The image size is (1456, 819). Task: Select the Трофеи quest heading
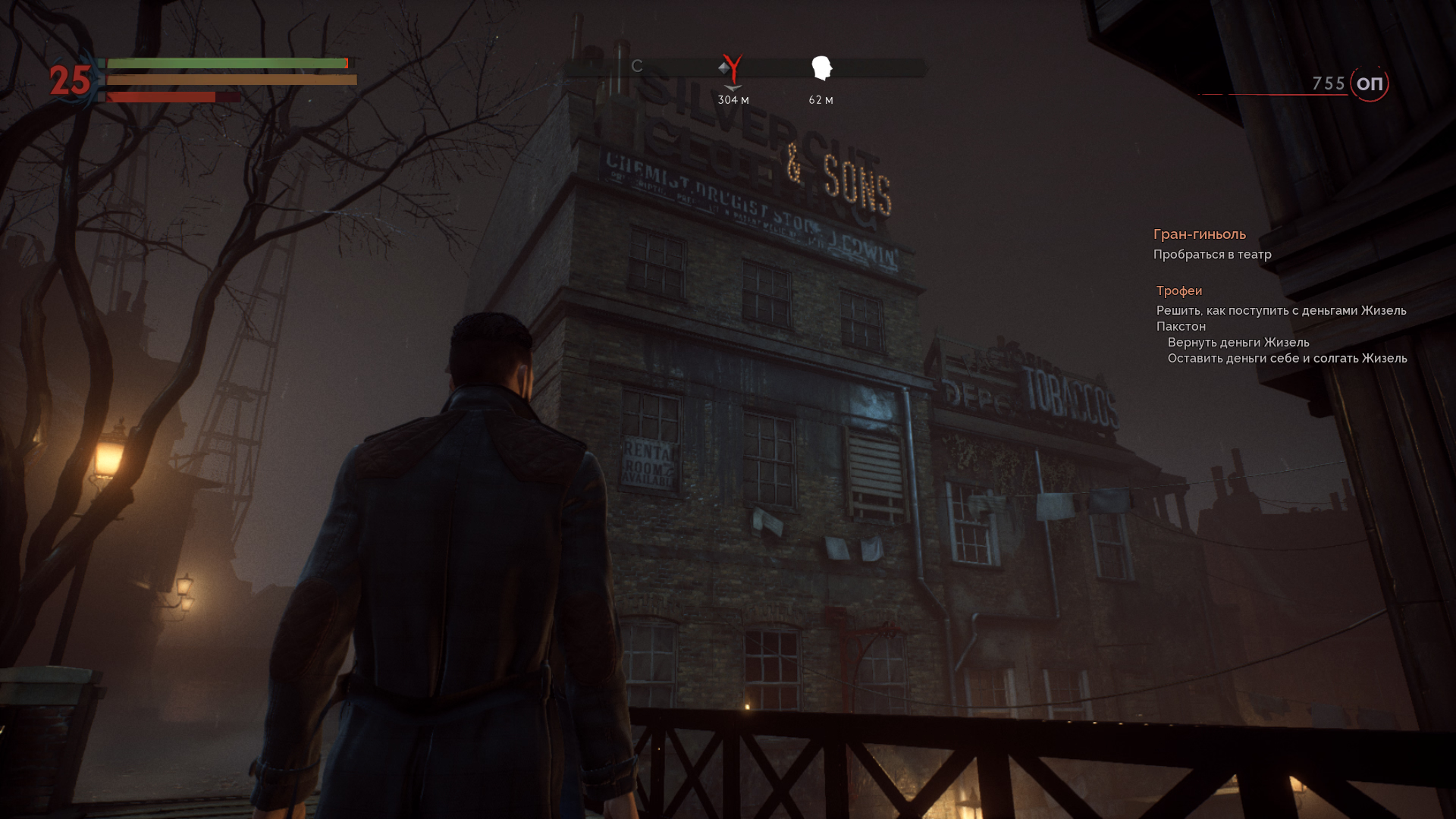[x=1178, y=291]
